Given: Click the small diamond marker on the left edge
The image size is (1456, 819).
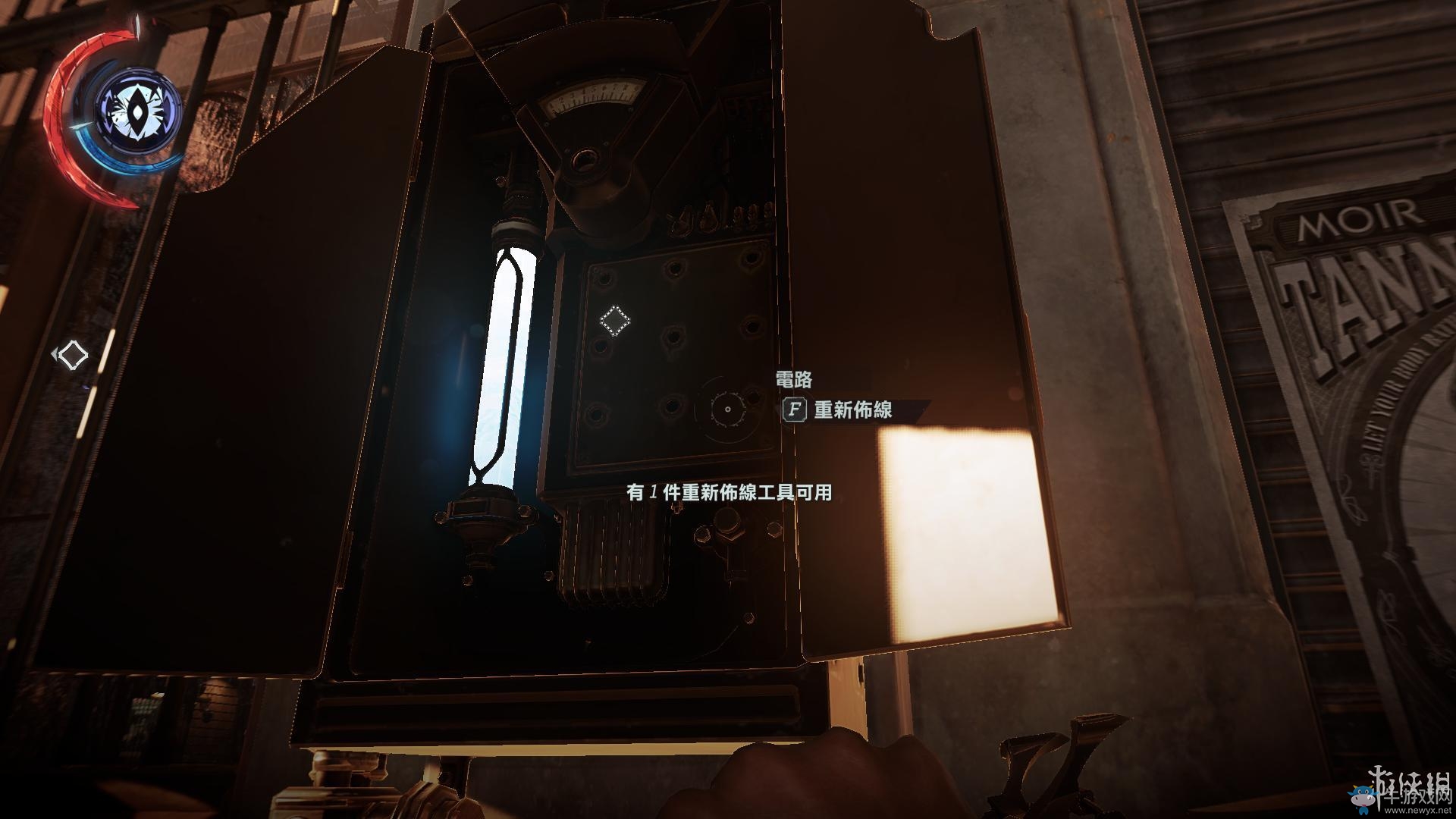Looking at the screenshot, I should pyautogui.click(x=73, y=353).
